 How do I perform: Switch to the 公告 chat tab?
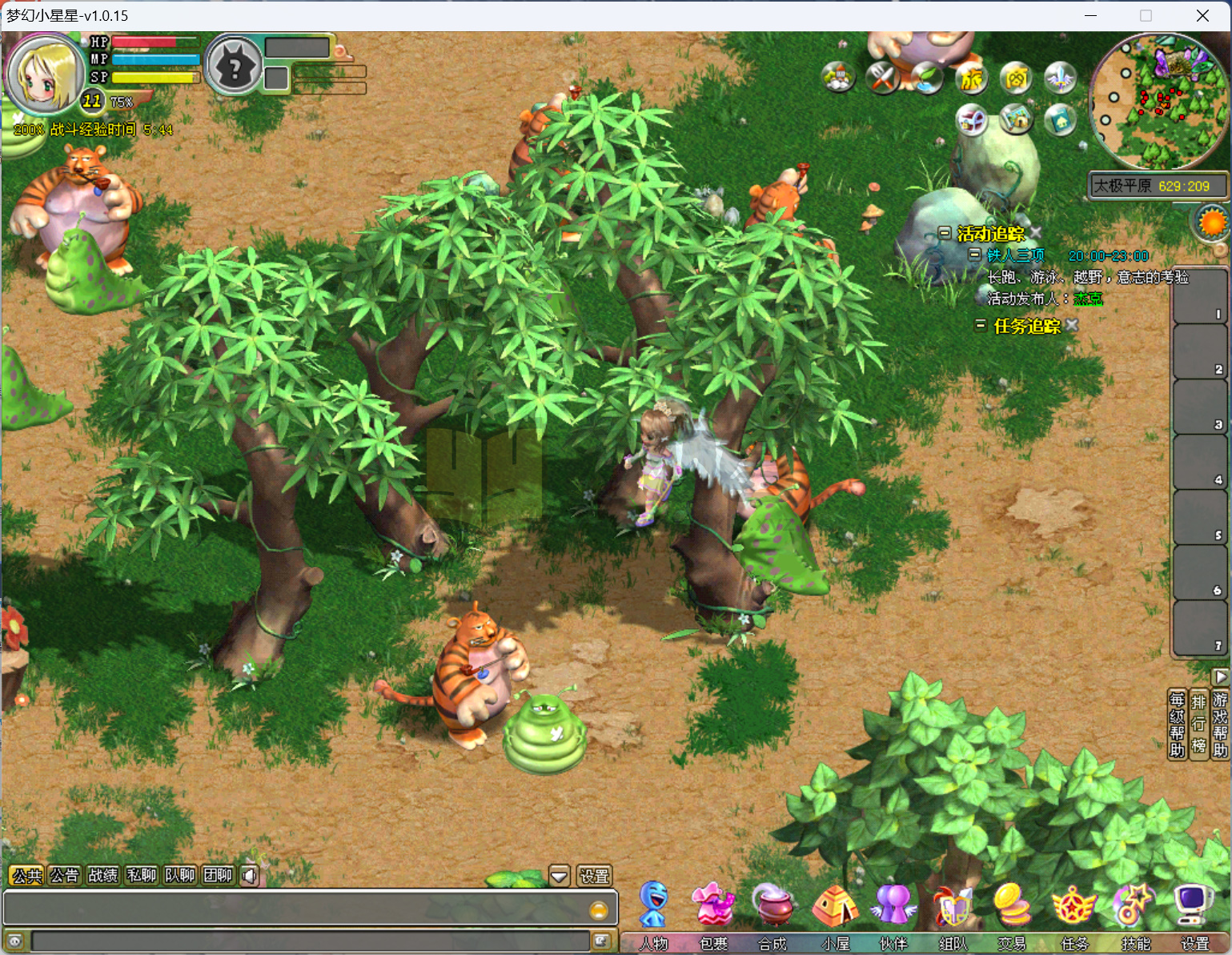64,876
